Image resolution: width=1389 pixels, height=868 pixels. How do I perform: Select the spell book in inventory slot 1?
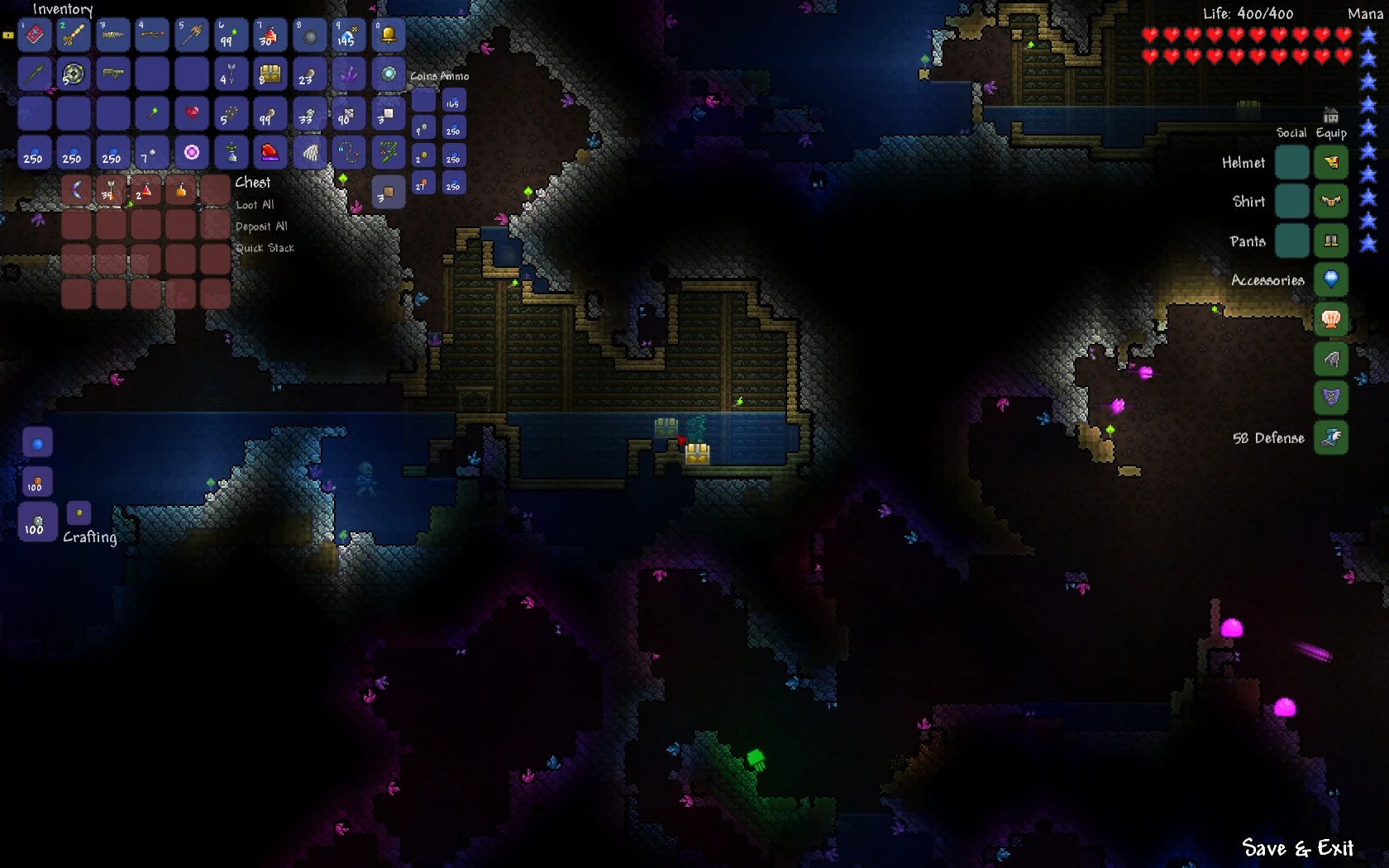(x=33, y=35)
